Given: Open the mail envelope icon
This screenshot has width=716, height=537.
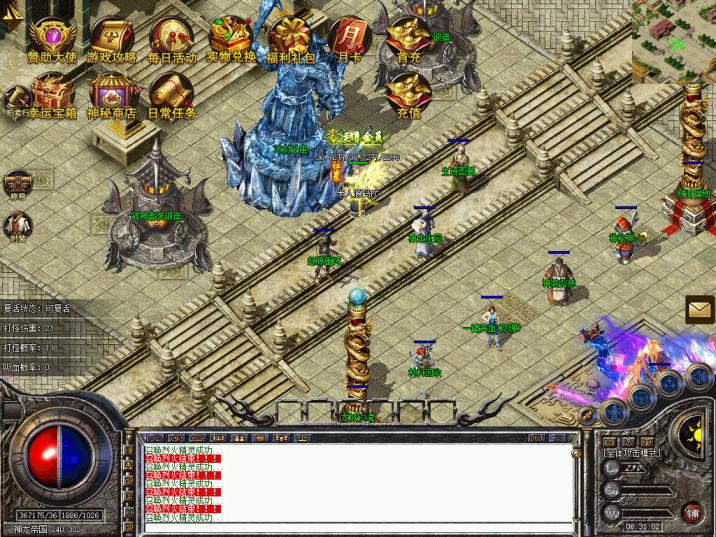Looking at the screenshot, I should pyautogui.click(x=699, y=311).
